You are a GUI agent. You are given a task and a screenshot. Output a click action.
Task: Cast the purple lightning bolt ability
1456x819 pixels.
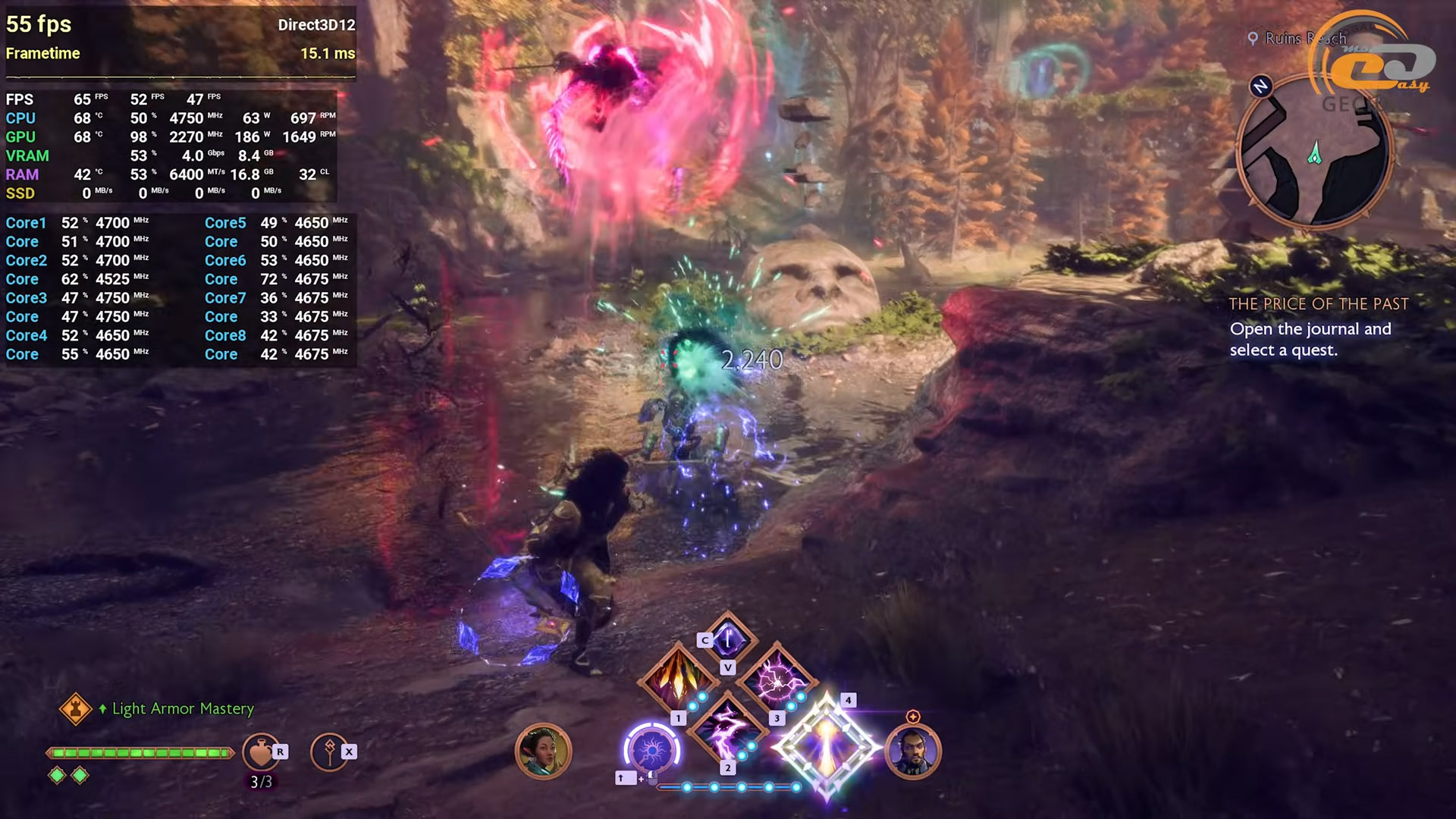tap(727, 729)
